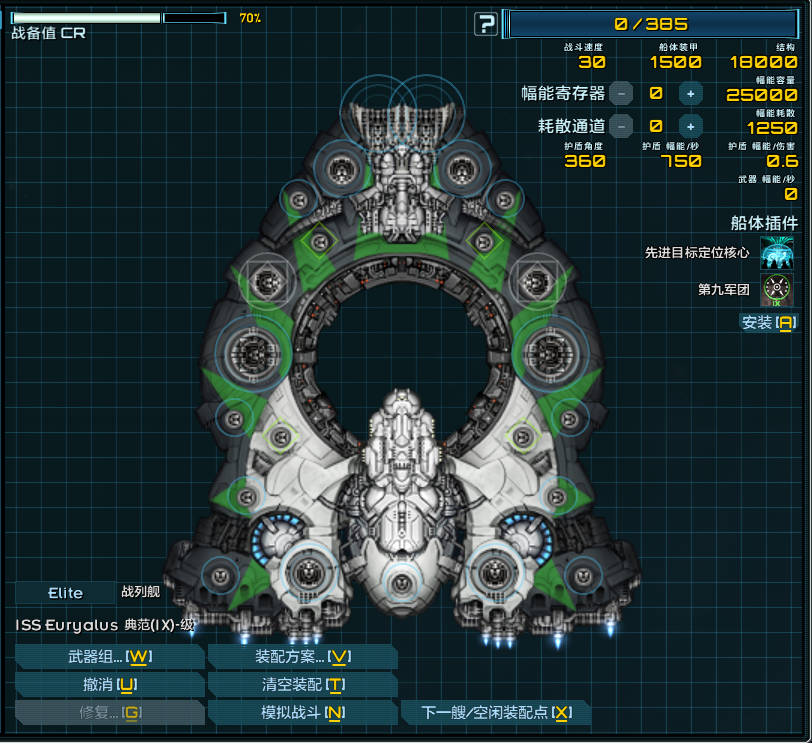
Task: Remove one 耗散通道 flux vent
Action: point(621,126)
